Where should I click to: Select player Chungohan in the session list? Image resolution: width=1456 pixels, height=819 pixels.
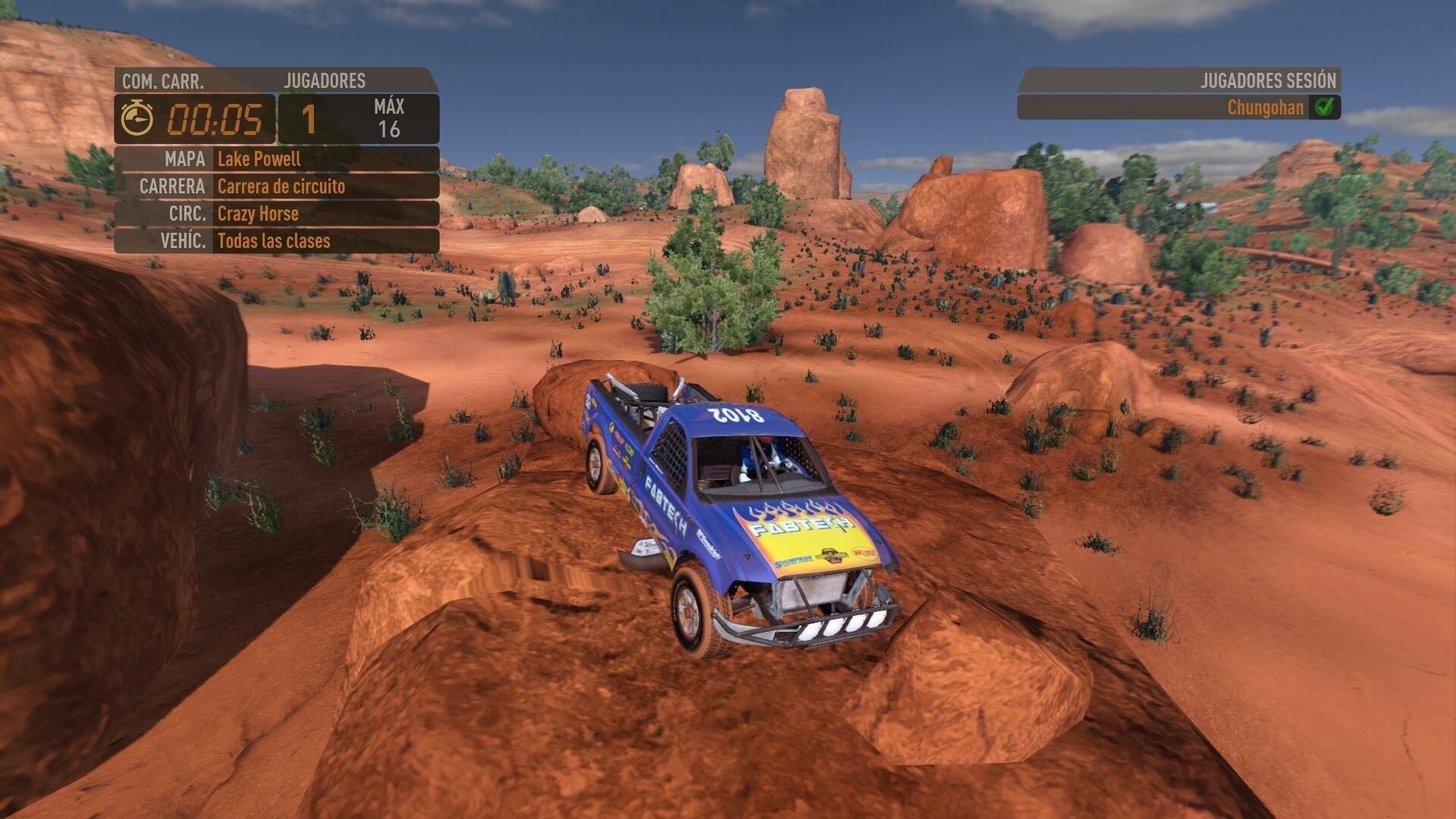[x=1264, y=108]
